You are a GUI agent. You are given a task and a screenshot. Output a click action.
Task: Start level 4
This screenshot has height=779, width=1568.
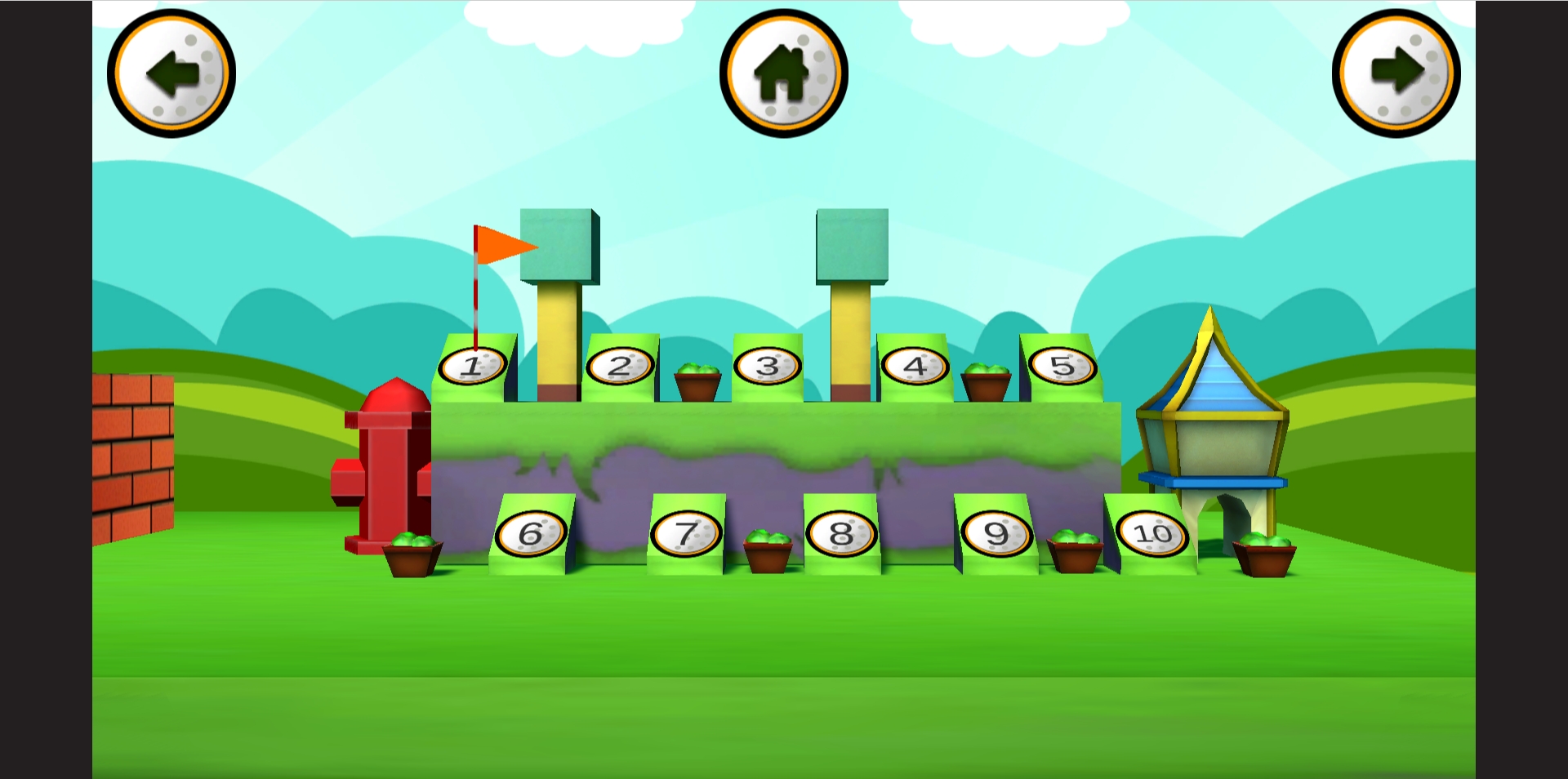915,367
